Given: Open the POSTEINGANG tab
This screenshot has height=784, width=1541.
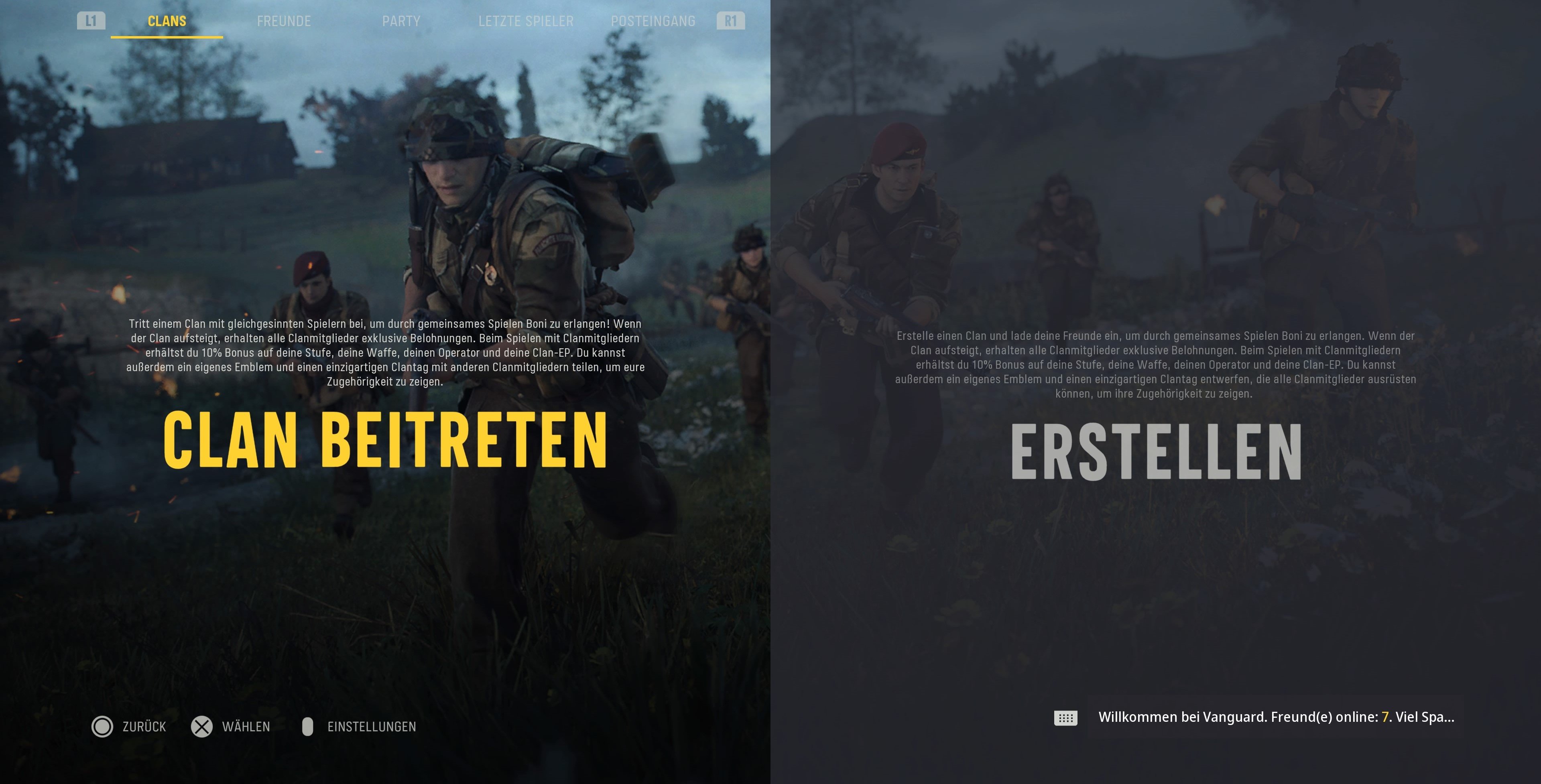Looking at the screenshot, I should pos(653,20).
